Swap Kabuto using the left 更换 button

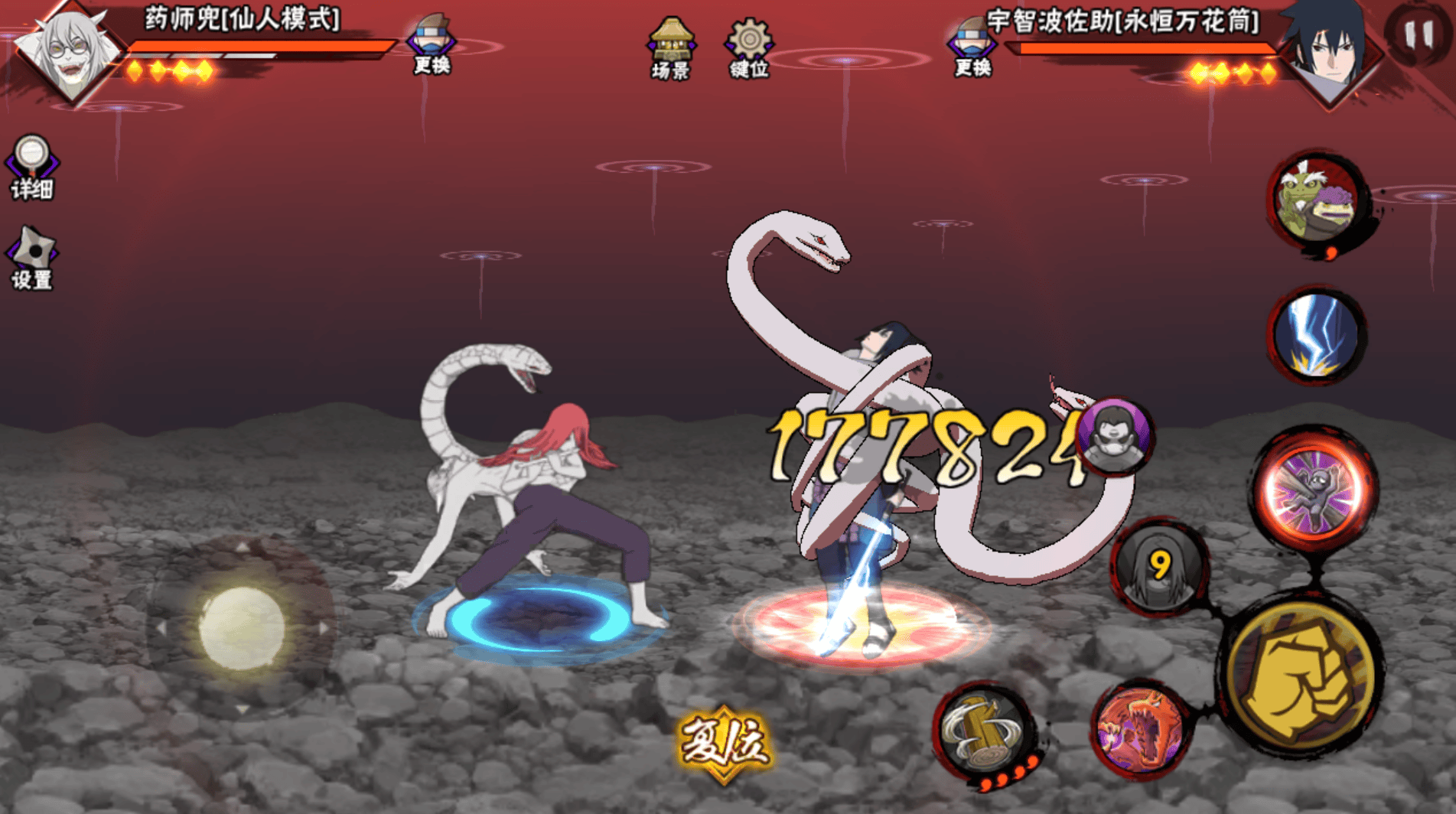point(432,44)
